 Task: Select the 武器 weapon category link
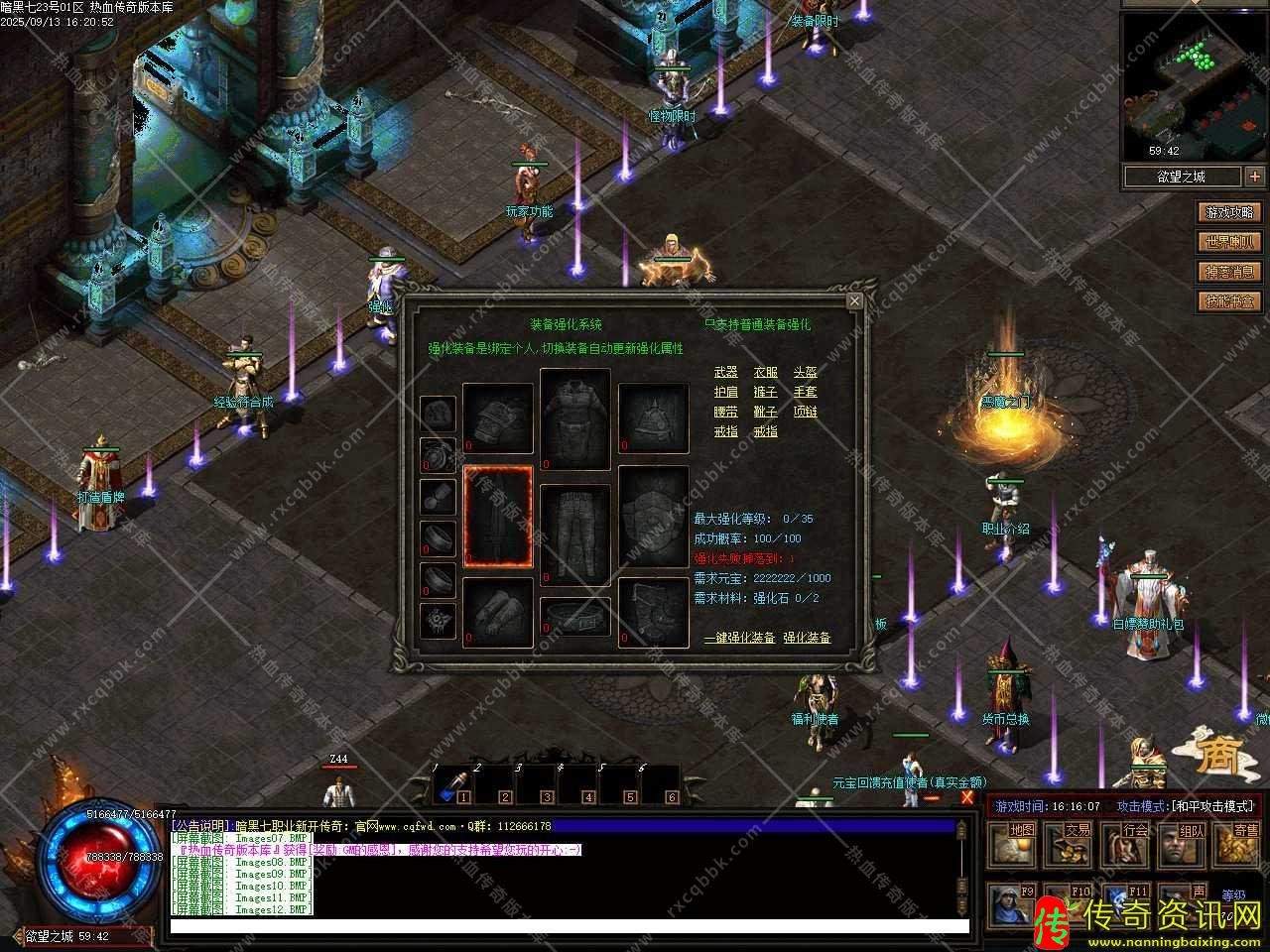(x=726, y=372)
